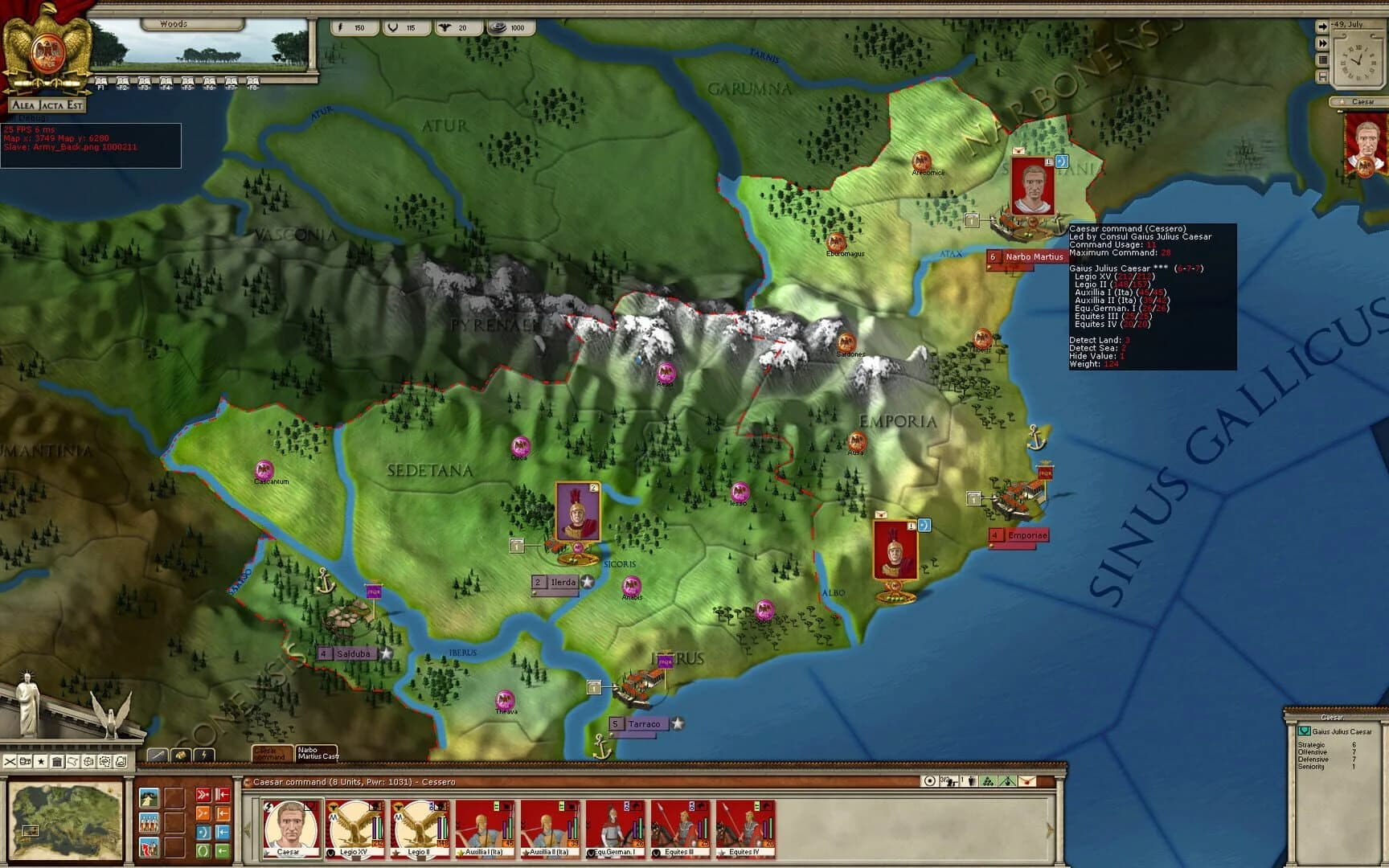
Task: Select the red offensive posture icon
Action: click(x=203, y=794)
